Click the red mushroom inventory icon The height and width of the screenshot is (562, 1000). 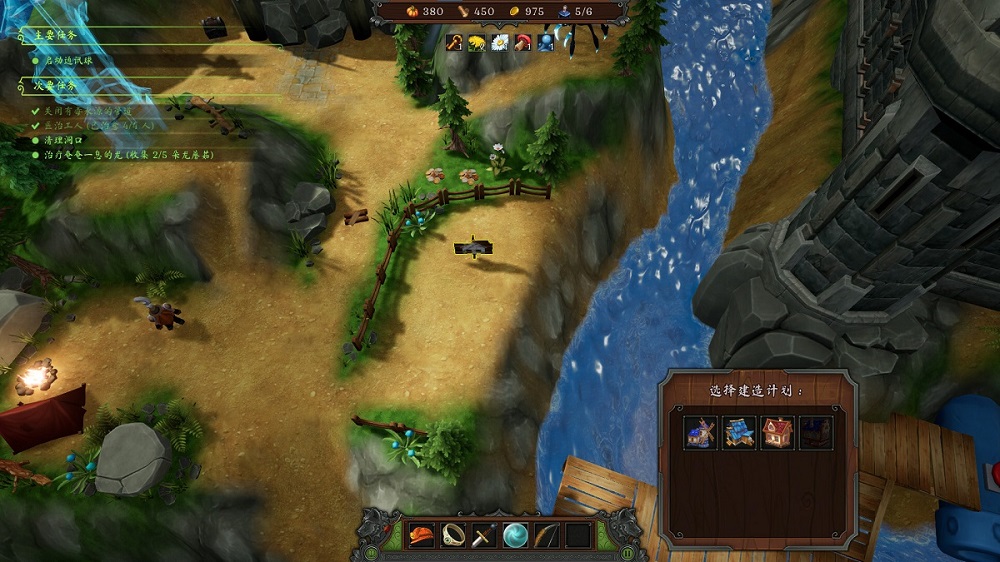coord(523,42)
